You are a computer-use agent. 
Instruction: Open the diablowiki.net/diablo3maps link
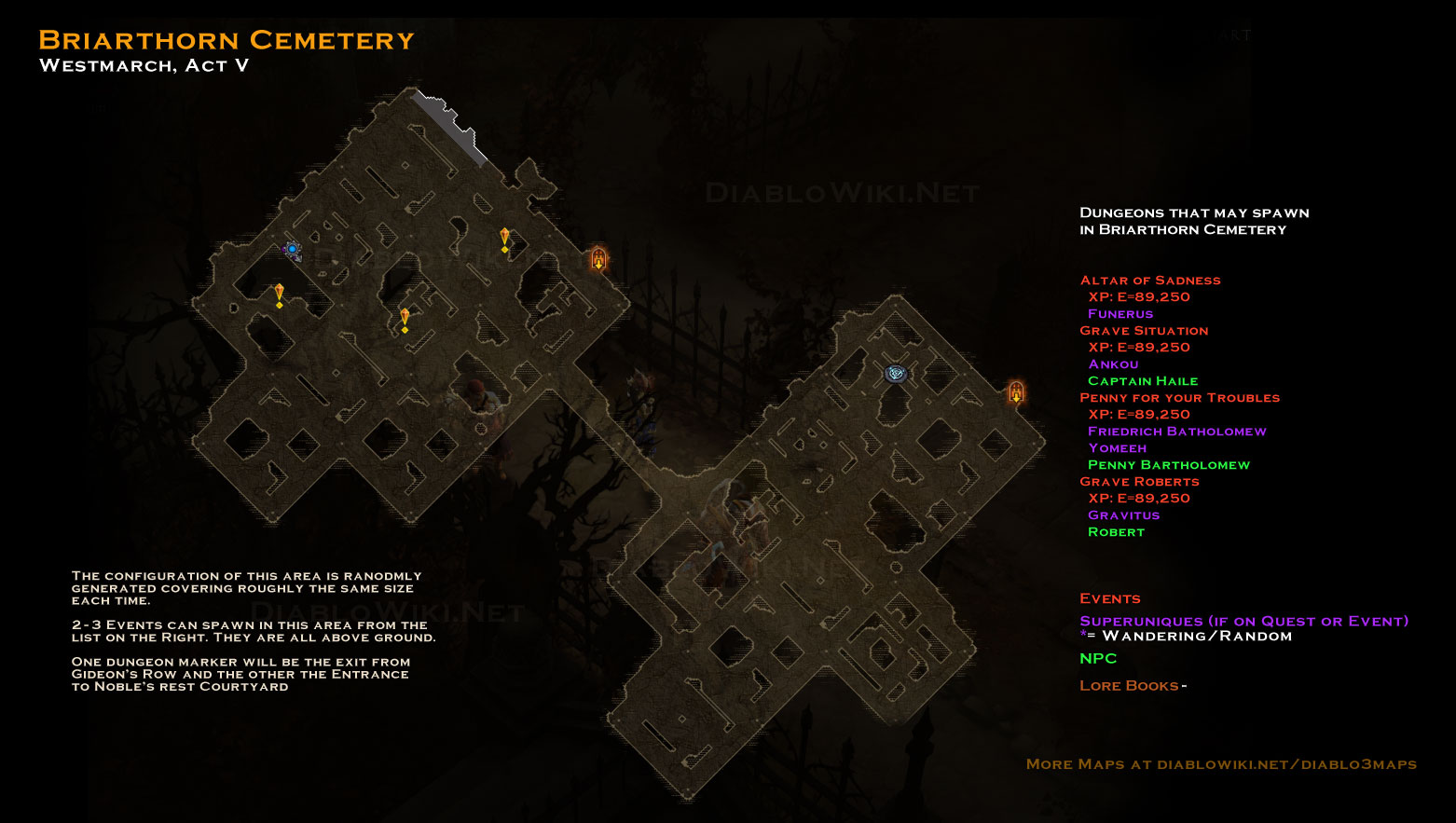(x=1286, y=764)
